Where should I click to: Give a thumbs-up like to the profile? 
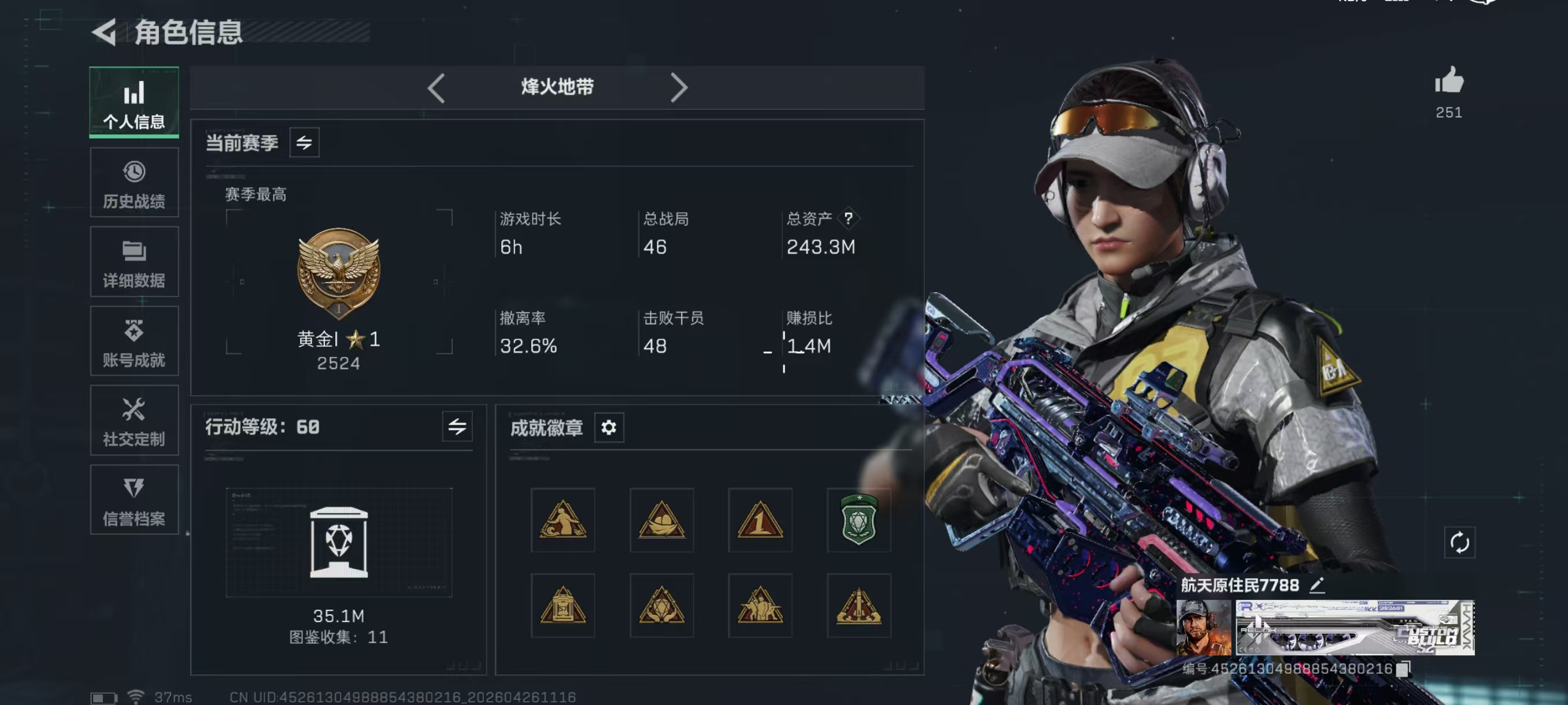(1449, 81)
